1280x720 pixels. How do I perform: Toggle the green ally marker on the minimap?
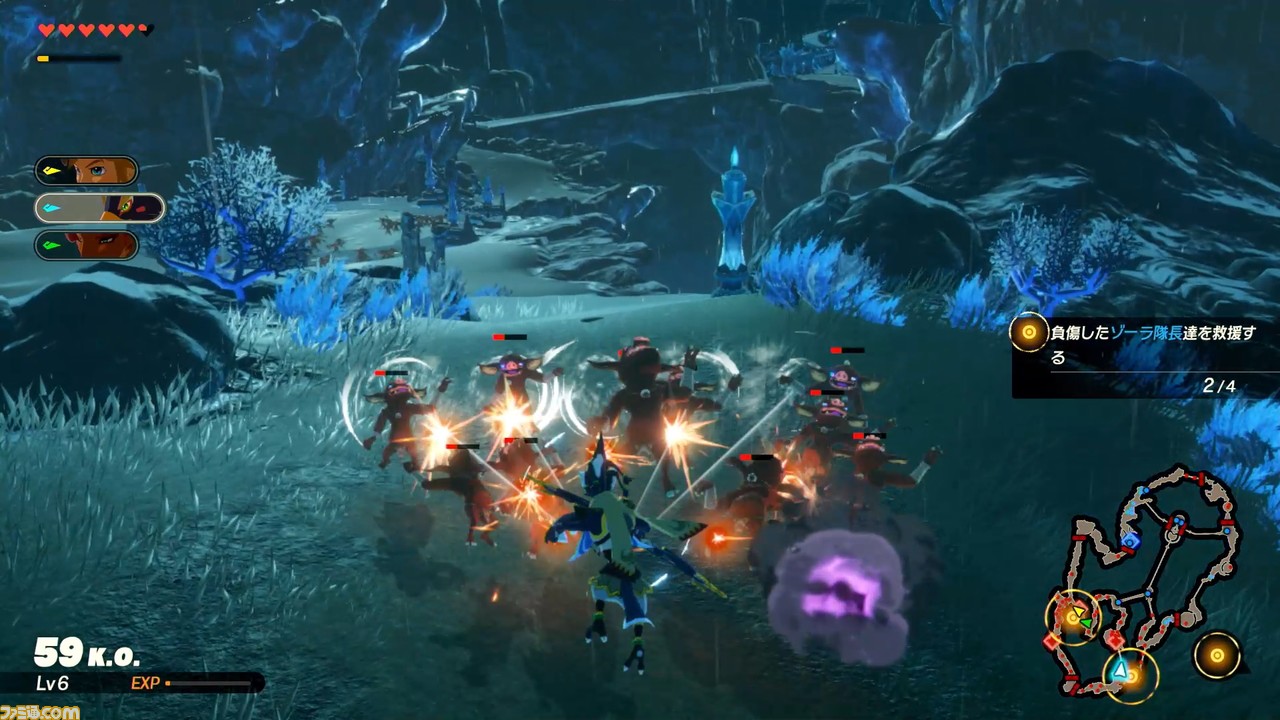tap(1086, 621)
